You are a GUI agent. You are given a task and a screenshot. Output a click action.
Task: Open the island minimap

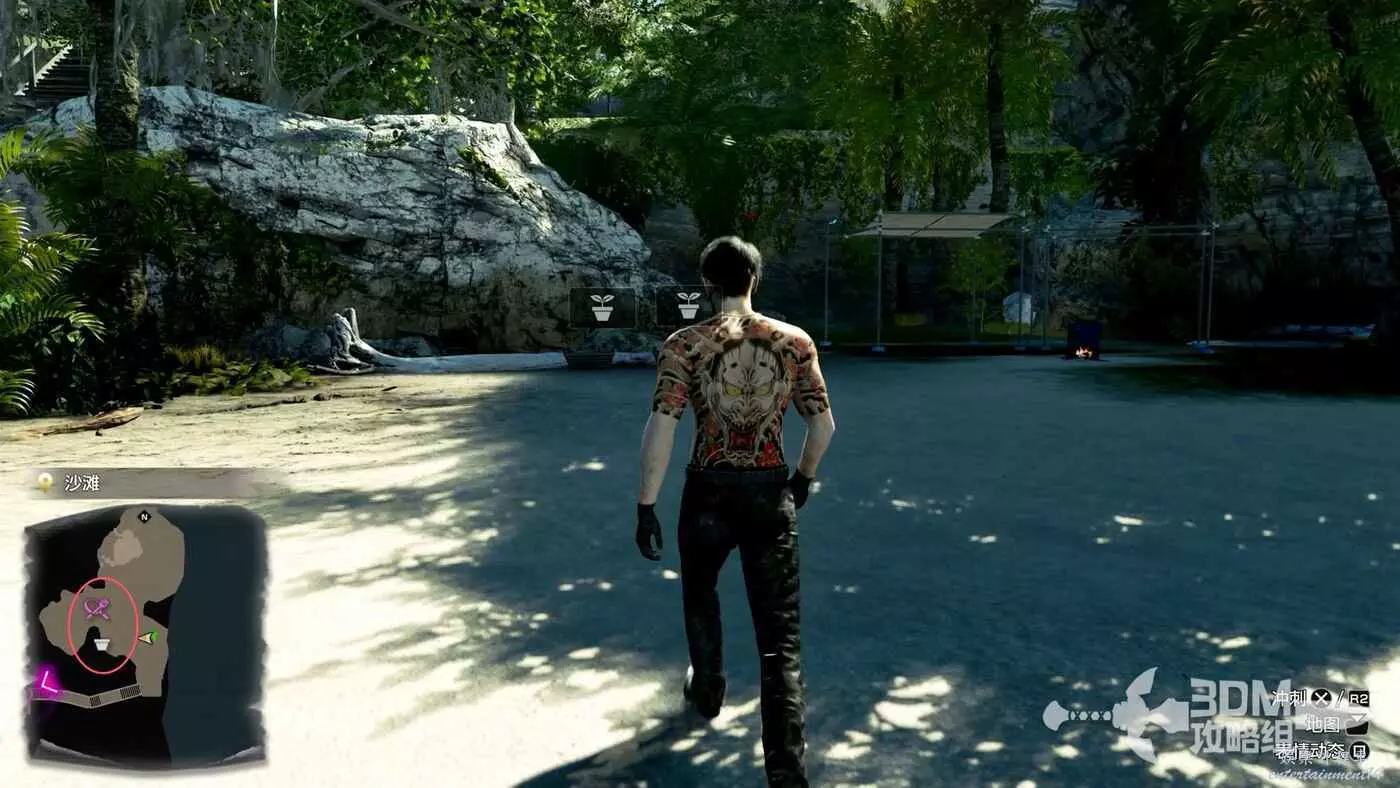click(x=145, y=634)
